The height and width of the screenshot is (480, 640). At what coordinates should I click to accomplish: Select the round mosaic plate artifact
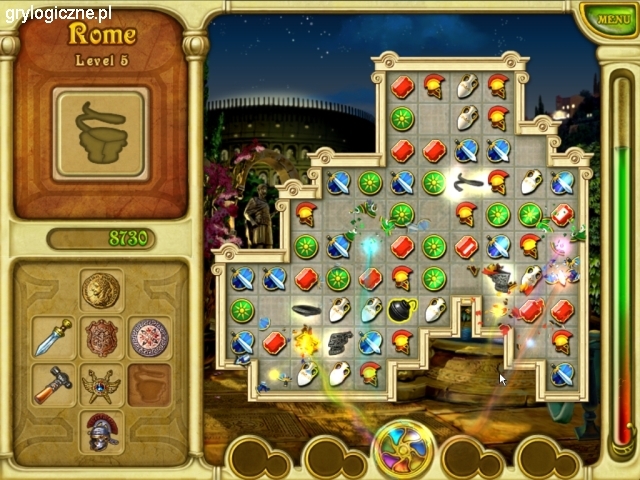coord(148,337)
